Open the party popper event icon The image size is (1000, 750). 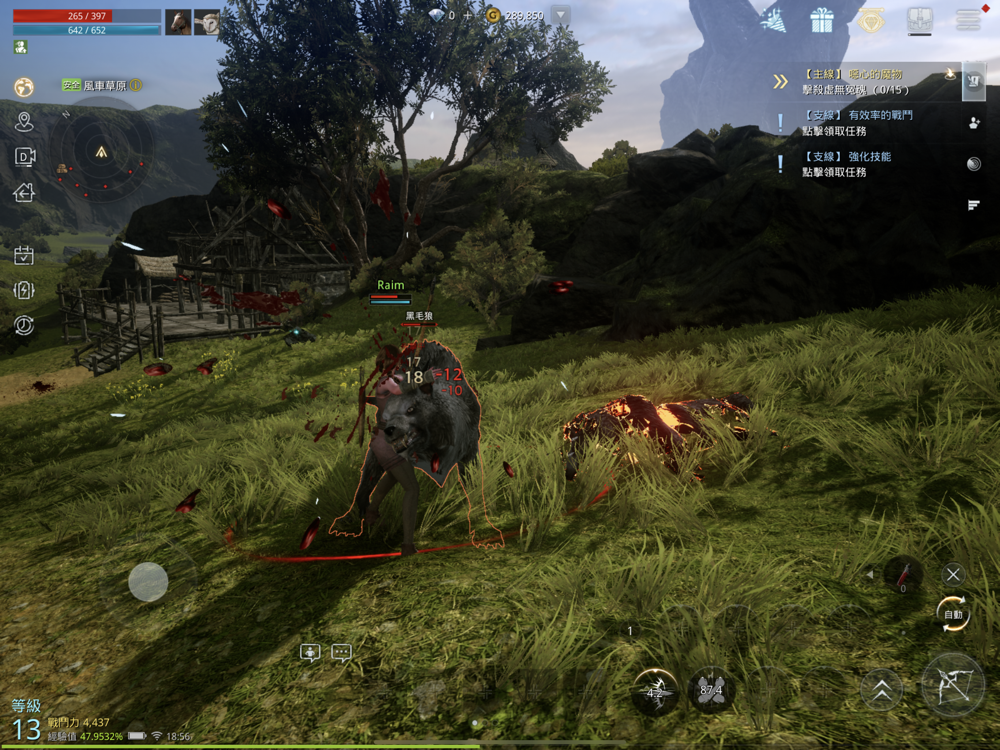[x=772, y=20]
